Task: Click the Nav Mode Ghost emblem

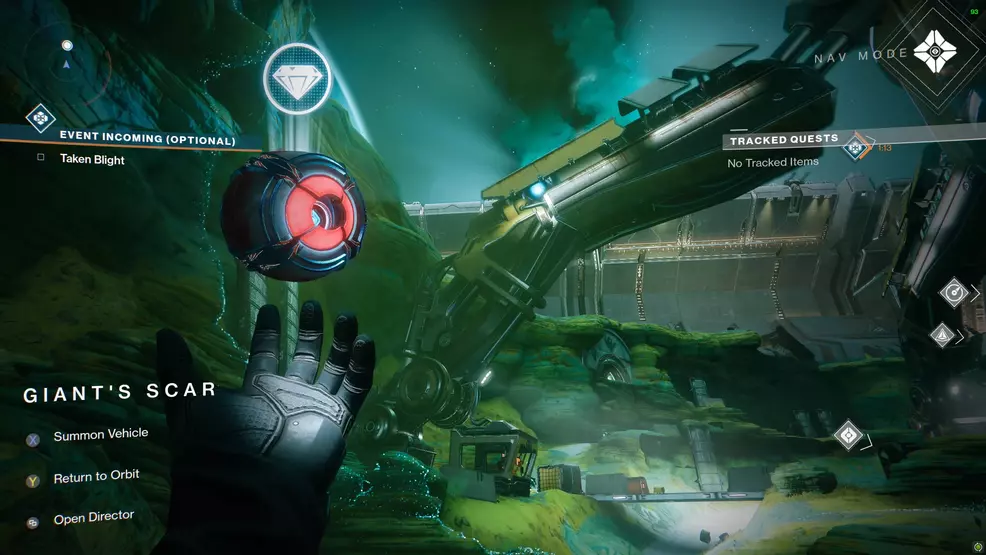Action: [x=934, y=51]
